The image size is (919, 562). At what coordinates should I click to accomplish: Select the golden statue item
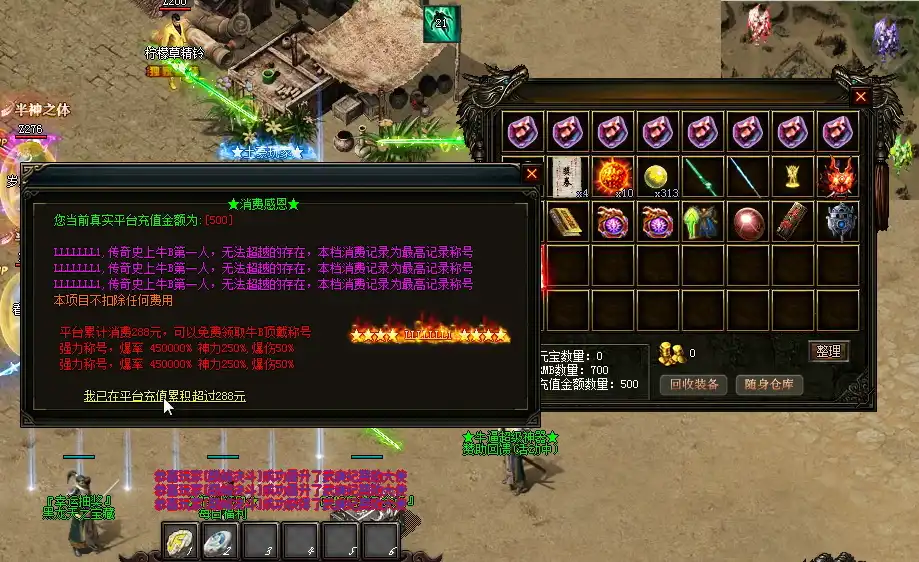pyautogui.click(x=791, y=177)
